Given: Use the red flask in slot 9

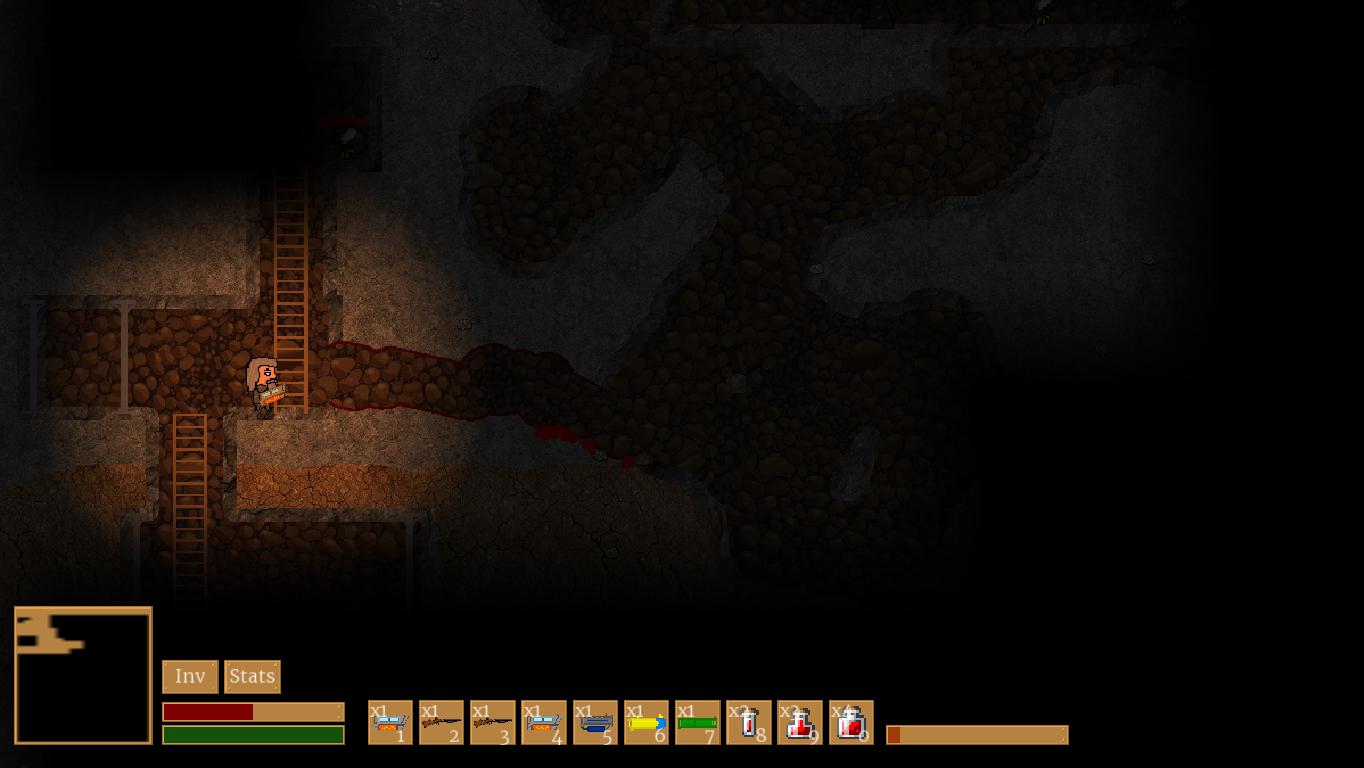Looking at the screenshot, I should (x=800, y=722).
